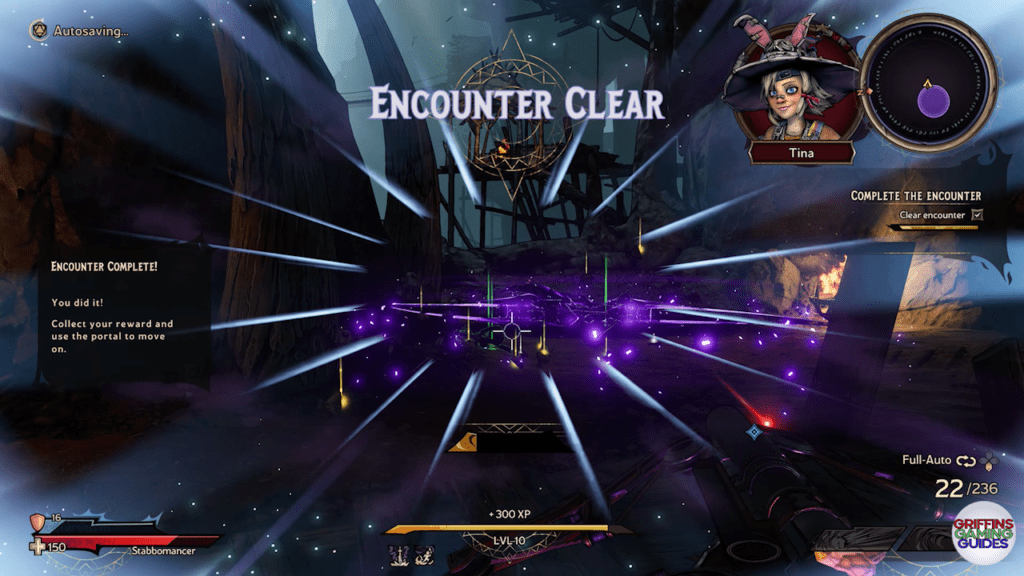Tick the Clear encounter checkbox
Viewport: 1024px width, 576px height.
(x=977, y=214)
